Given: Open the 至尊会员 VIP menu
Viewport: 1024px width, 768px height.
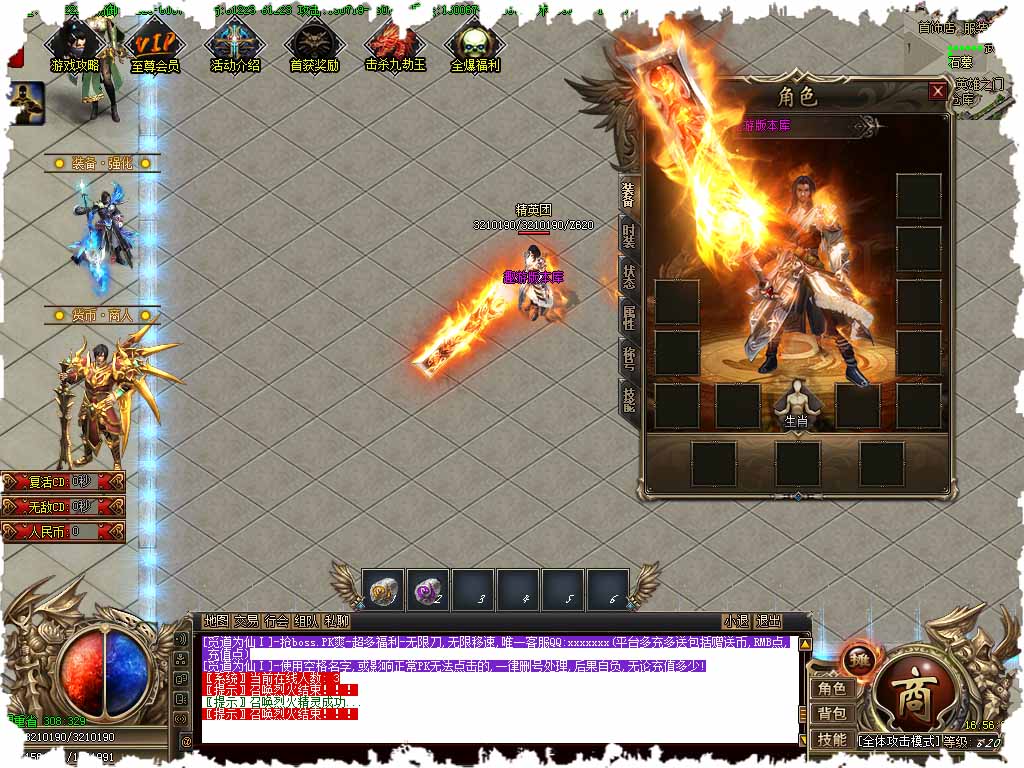Looking at the screenshot, I should (x=155, y=47).
